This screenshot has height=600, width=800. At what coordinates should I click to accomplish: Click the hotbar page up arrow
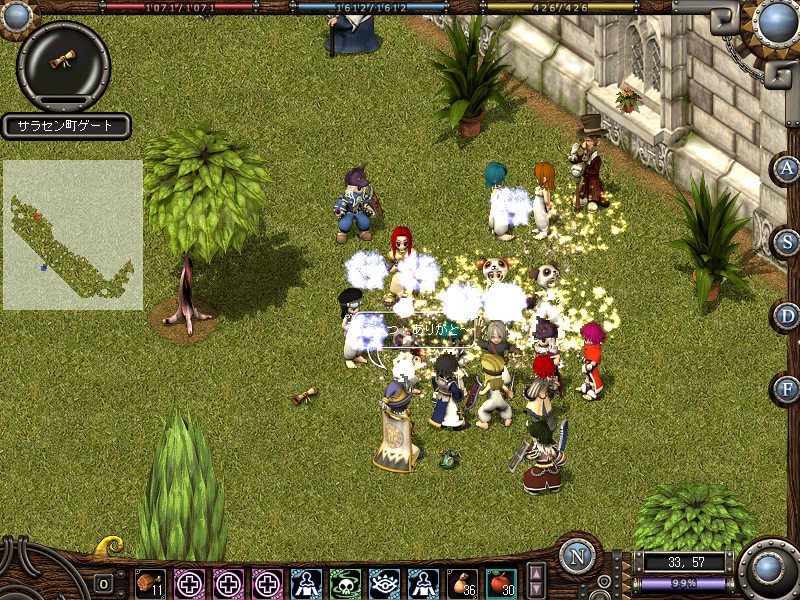(537, 574)
